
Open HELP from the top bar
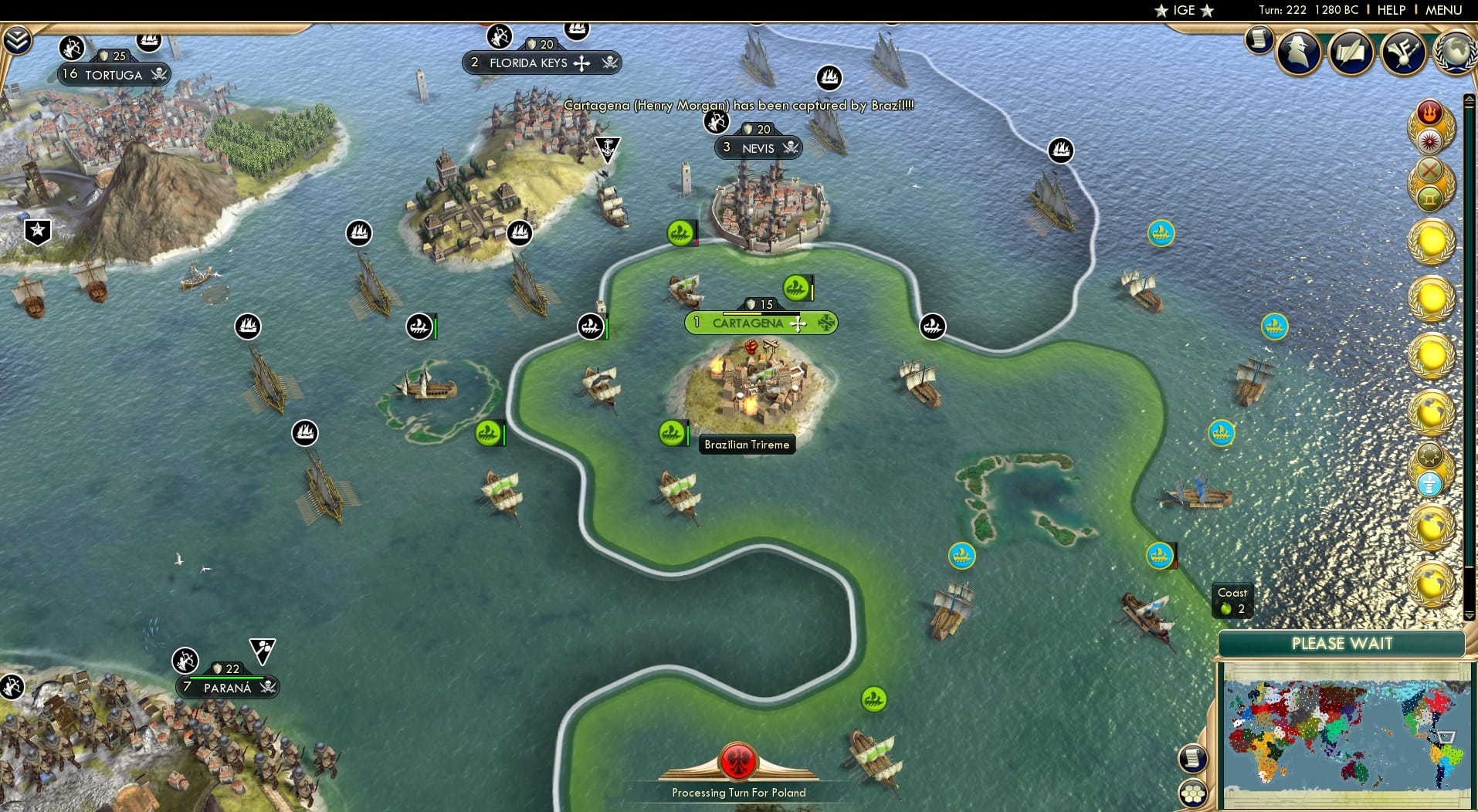point(1390,10)
